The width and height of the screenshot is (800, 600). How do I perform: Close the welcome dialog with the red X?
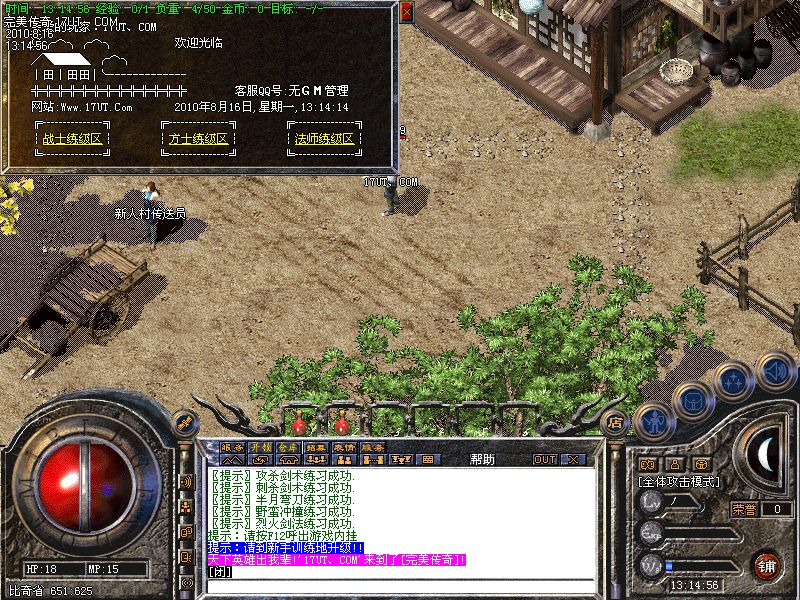pos(406,13)
